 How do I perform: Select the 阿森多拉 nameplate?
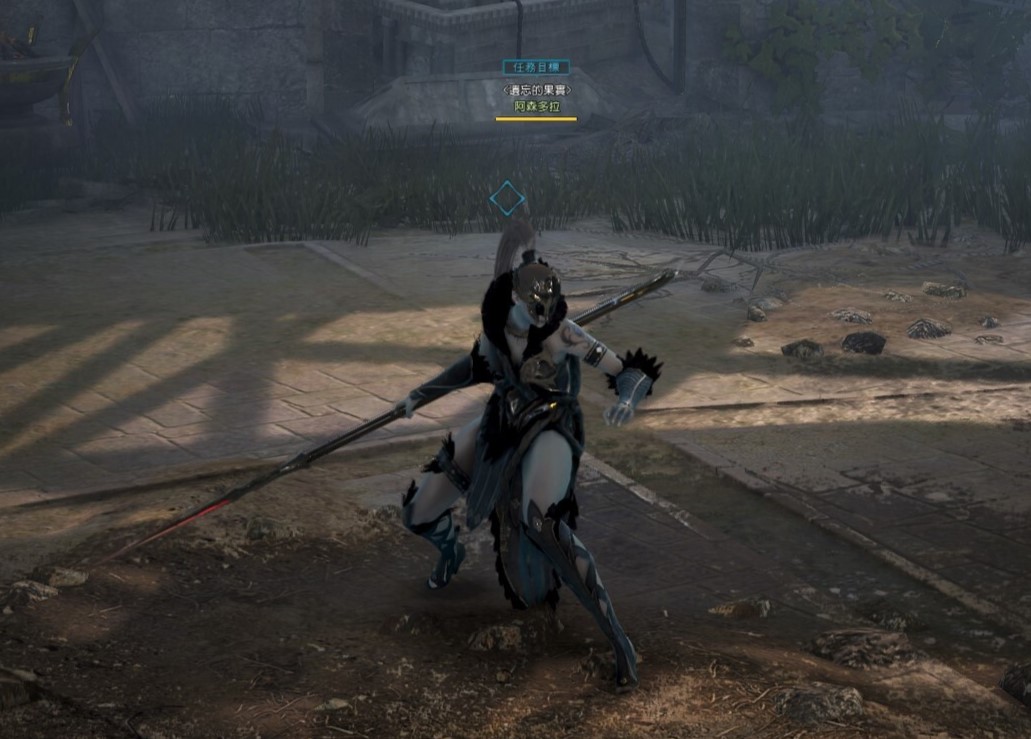pos(536,106)
